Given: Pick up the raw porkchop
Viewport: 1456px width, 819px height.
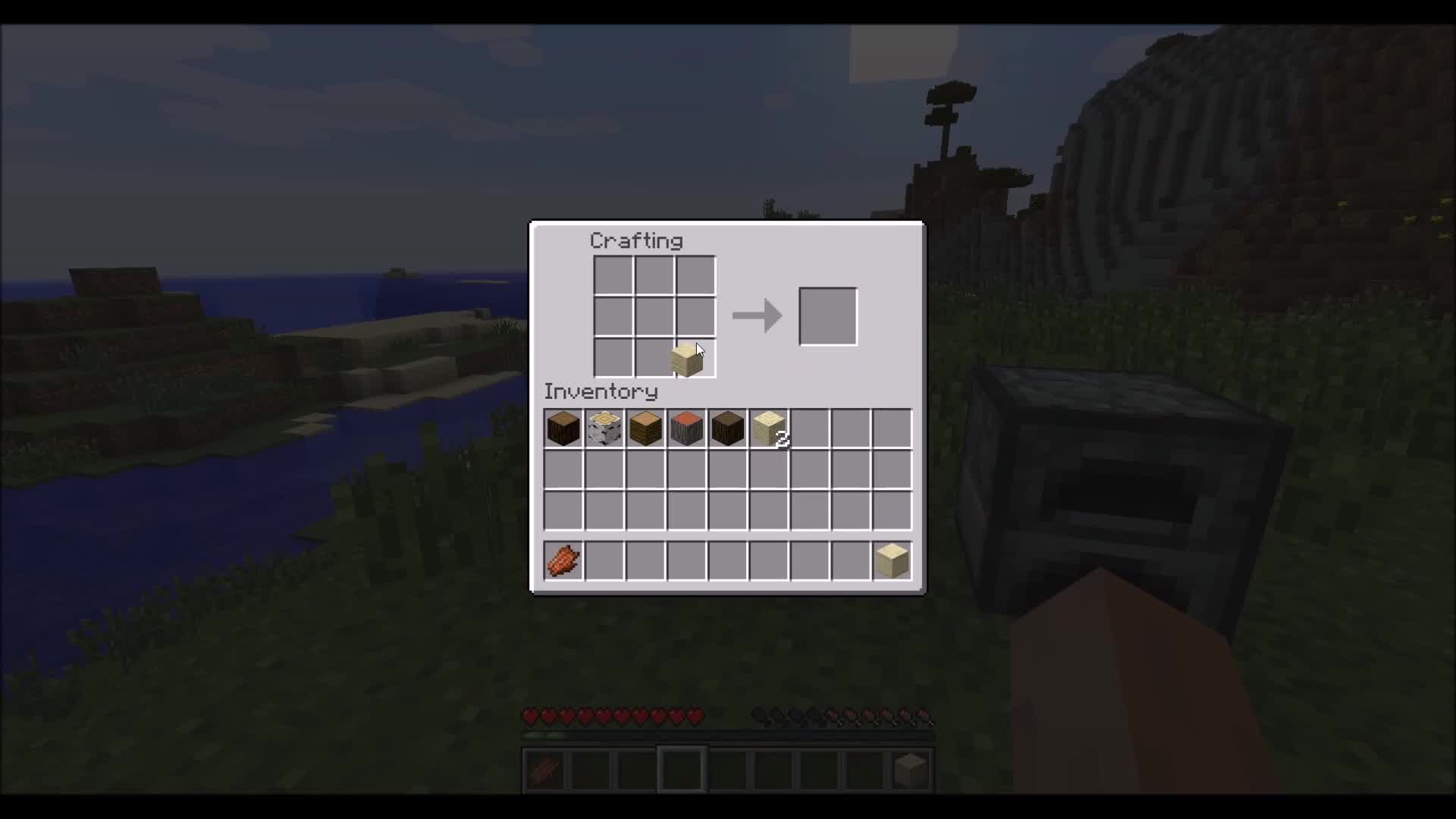Looking at the screenshot, I should [x=563, y=560].
